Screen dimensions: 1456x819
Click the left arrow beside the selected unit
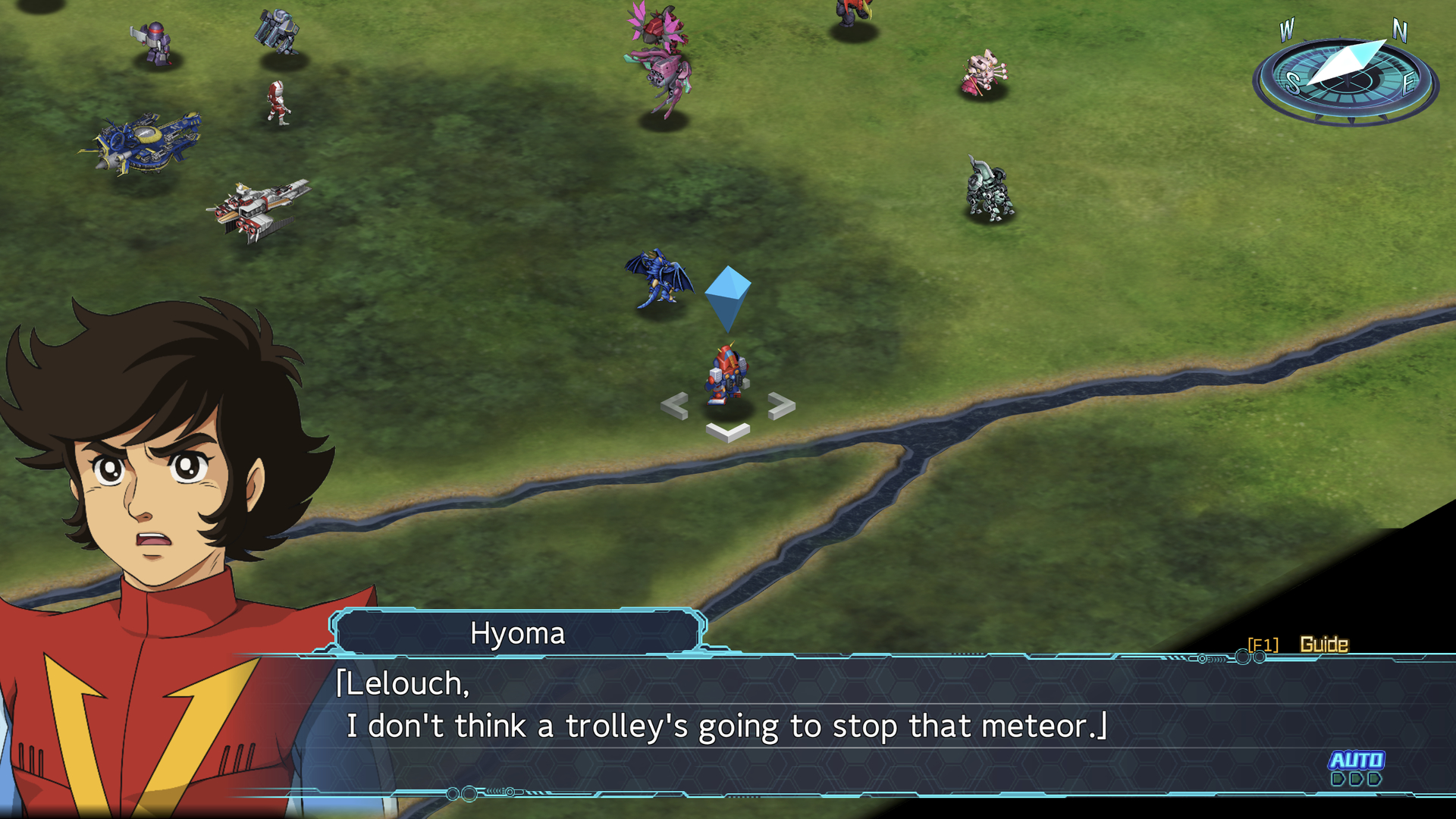(674, 406)
